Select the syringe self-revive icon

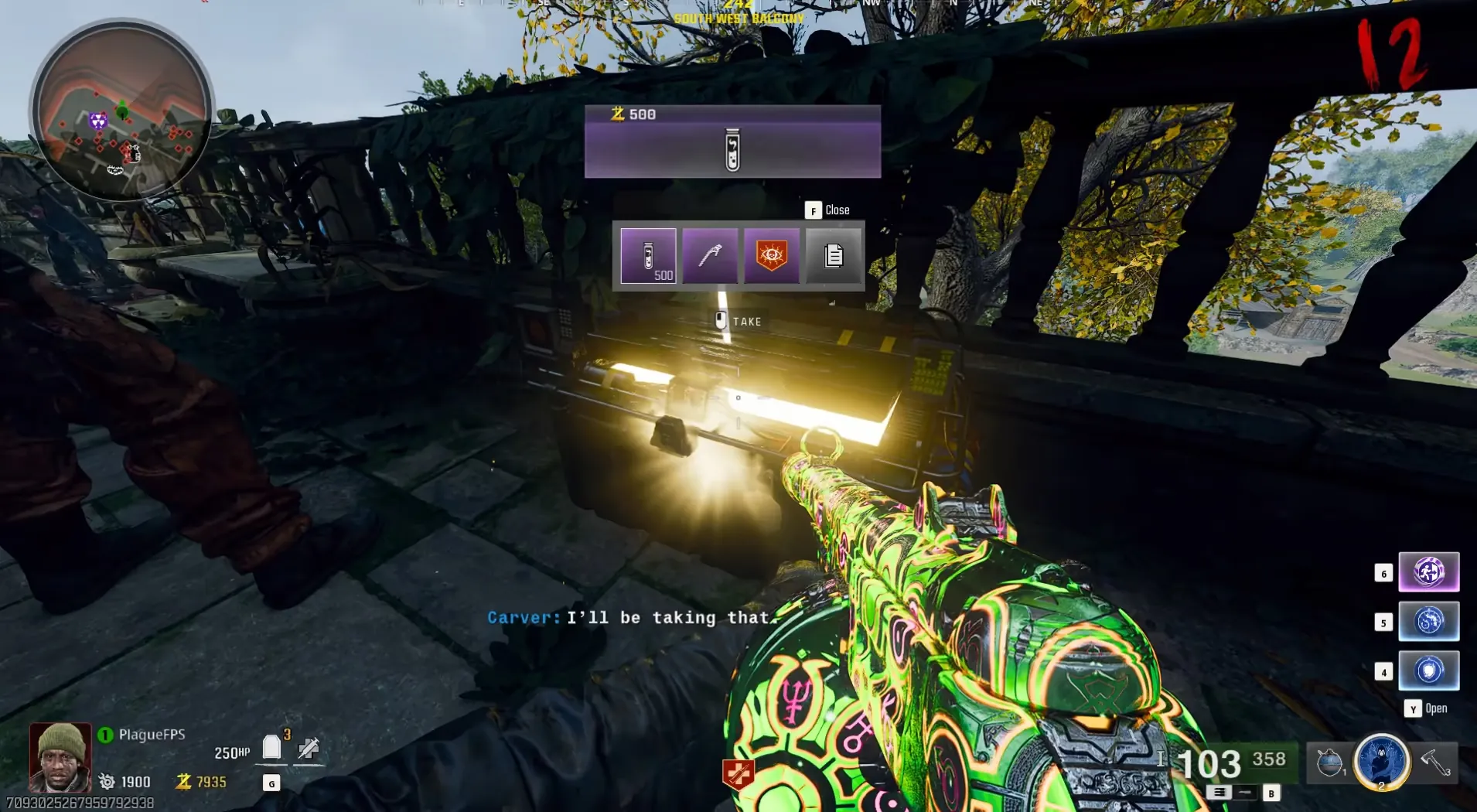point(309,748)
